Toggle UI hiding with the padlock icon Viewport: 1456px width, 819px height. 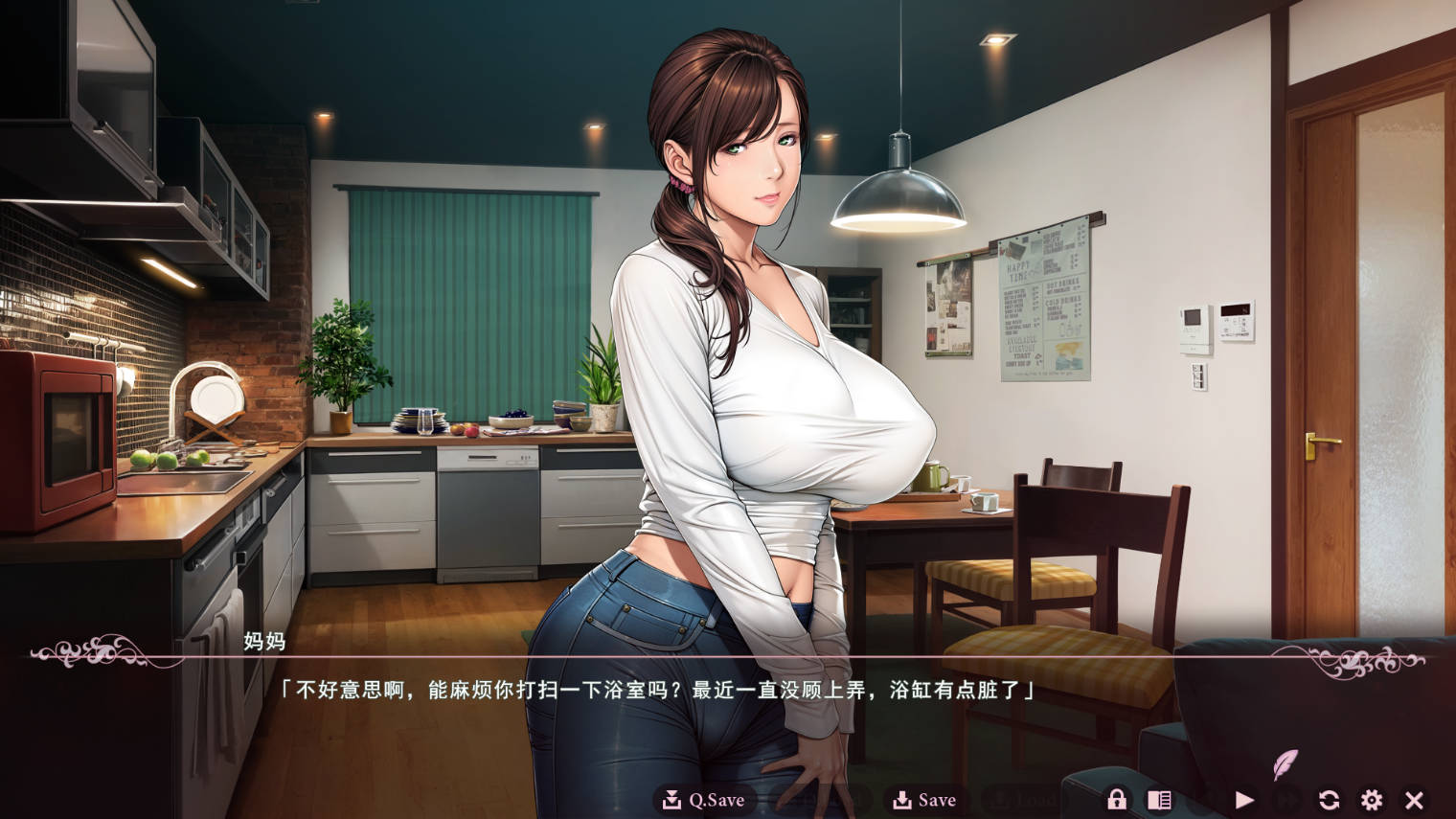coord(1117,799)
